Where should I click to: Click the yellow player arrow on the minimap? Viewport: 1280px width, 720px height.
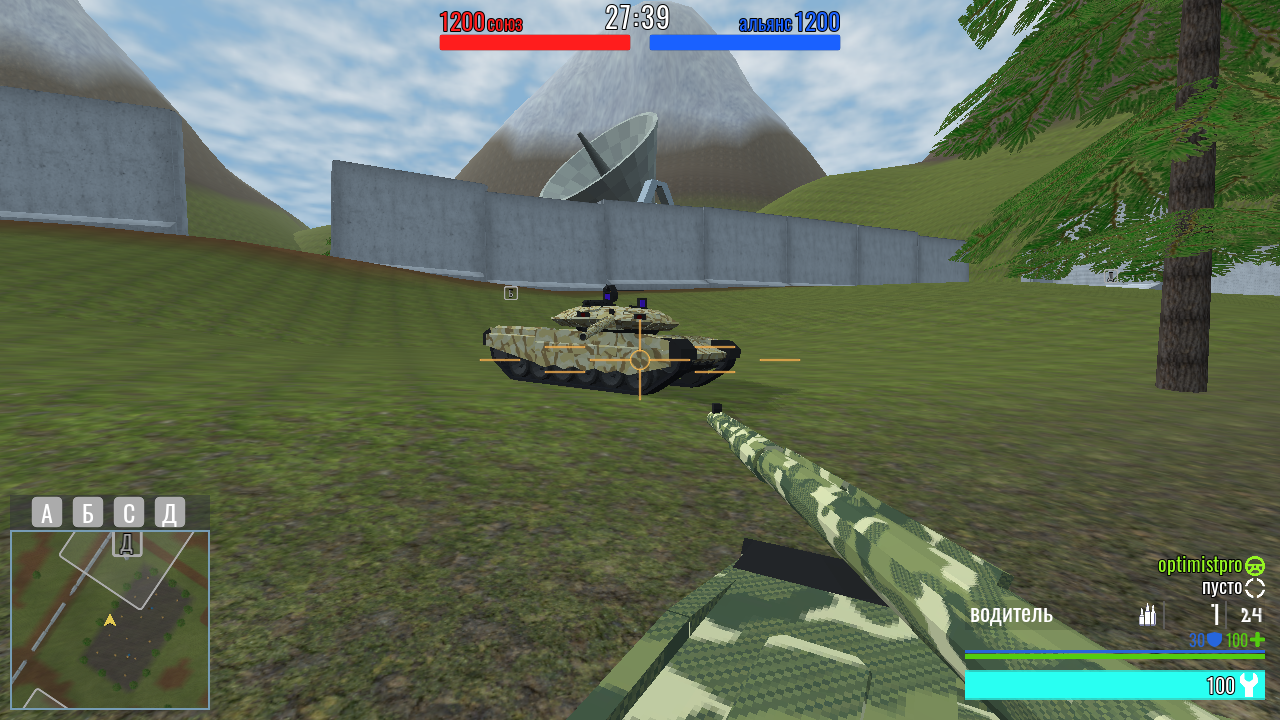(x=110, y=621)
